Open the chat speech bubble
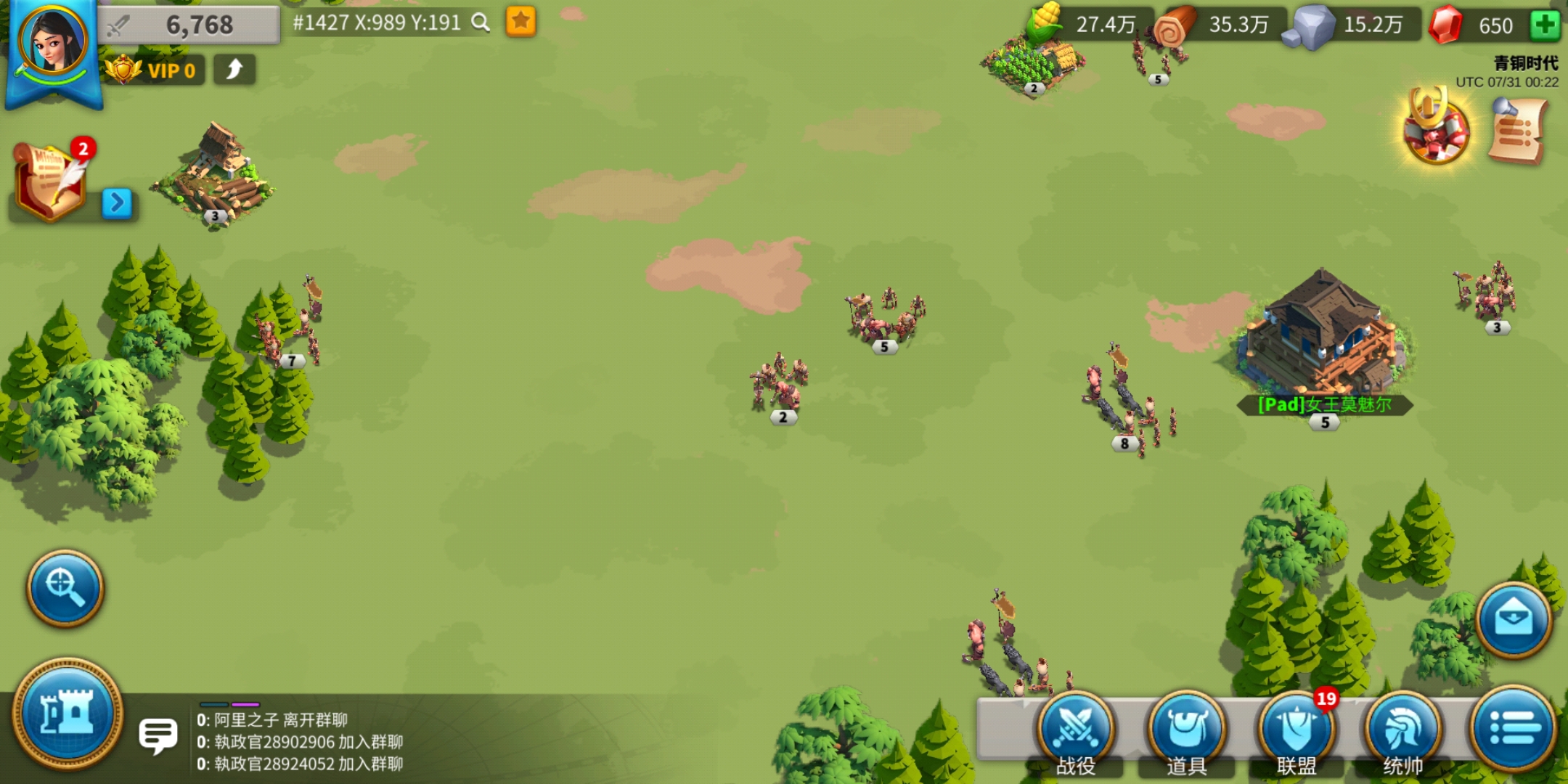 pos(158,736)
